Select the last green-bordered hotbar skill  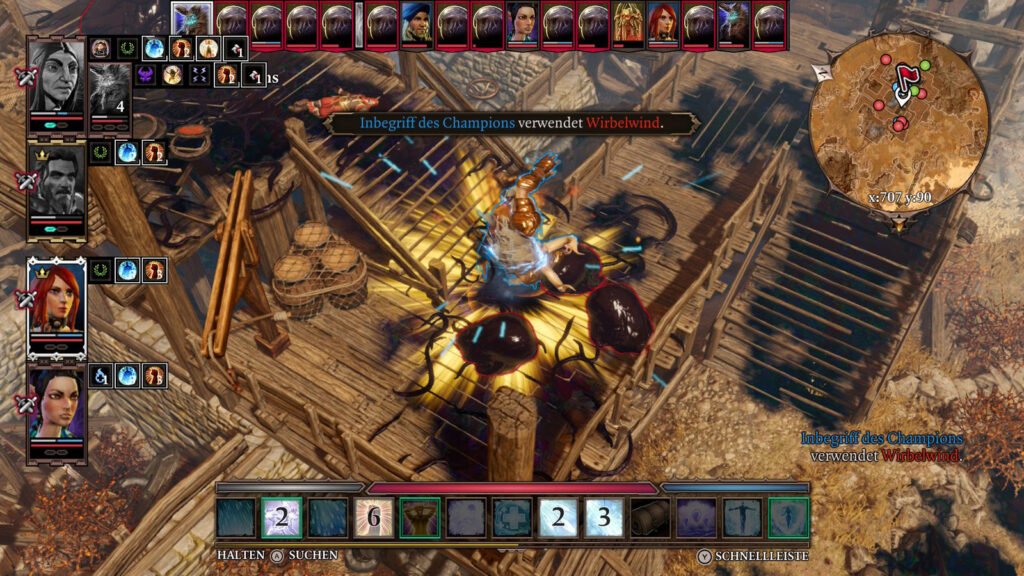click(x=789, y=518)
